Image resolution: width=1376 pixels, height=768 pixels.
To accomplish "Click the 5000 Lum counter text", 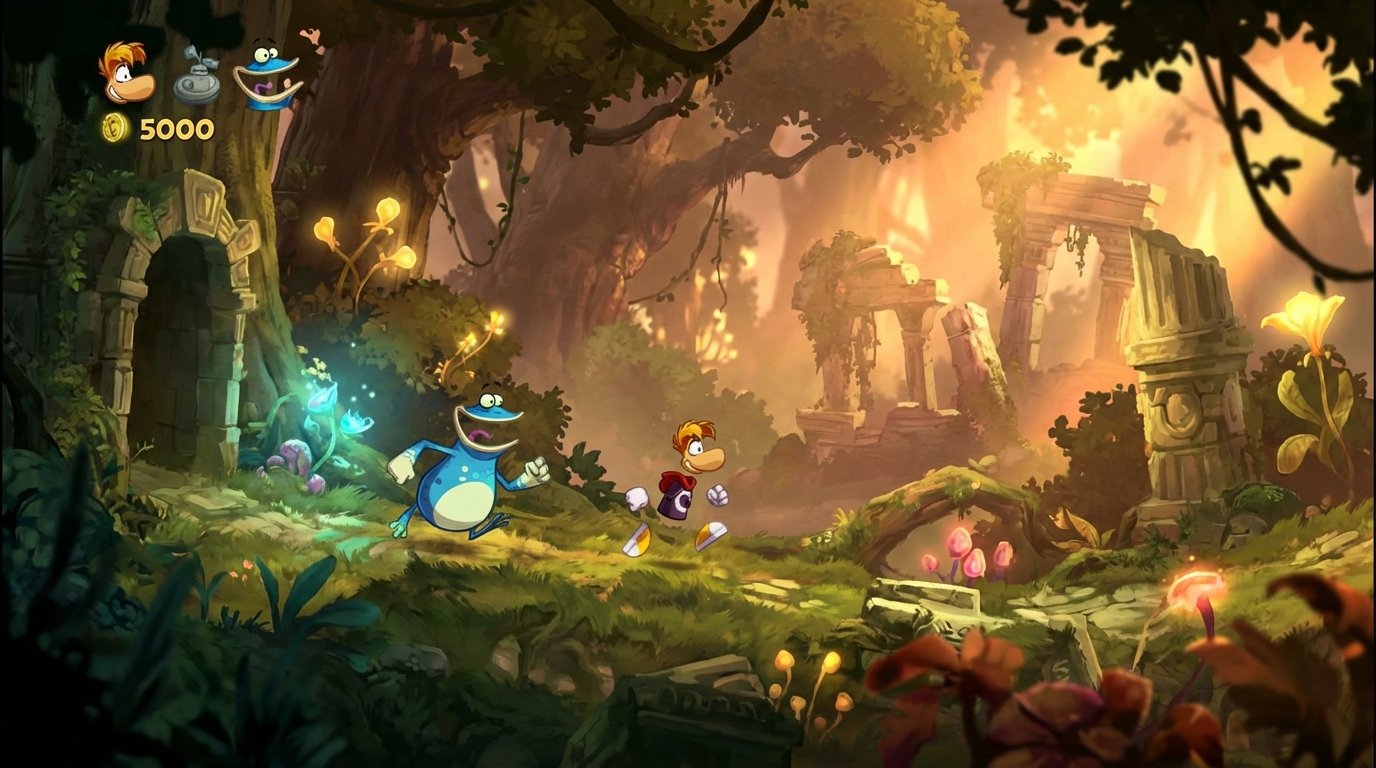I will point(175,128).
